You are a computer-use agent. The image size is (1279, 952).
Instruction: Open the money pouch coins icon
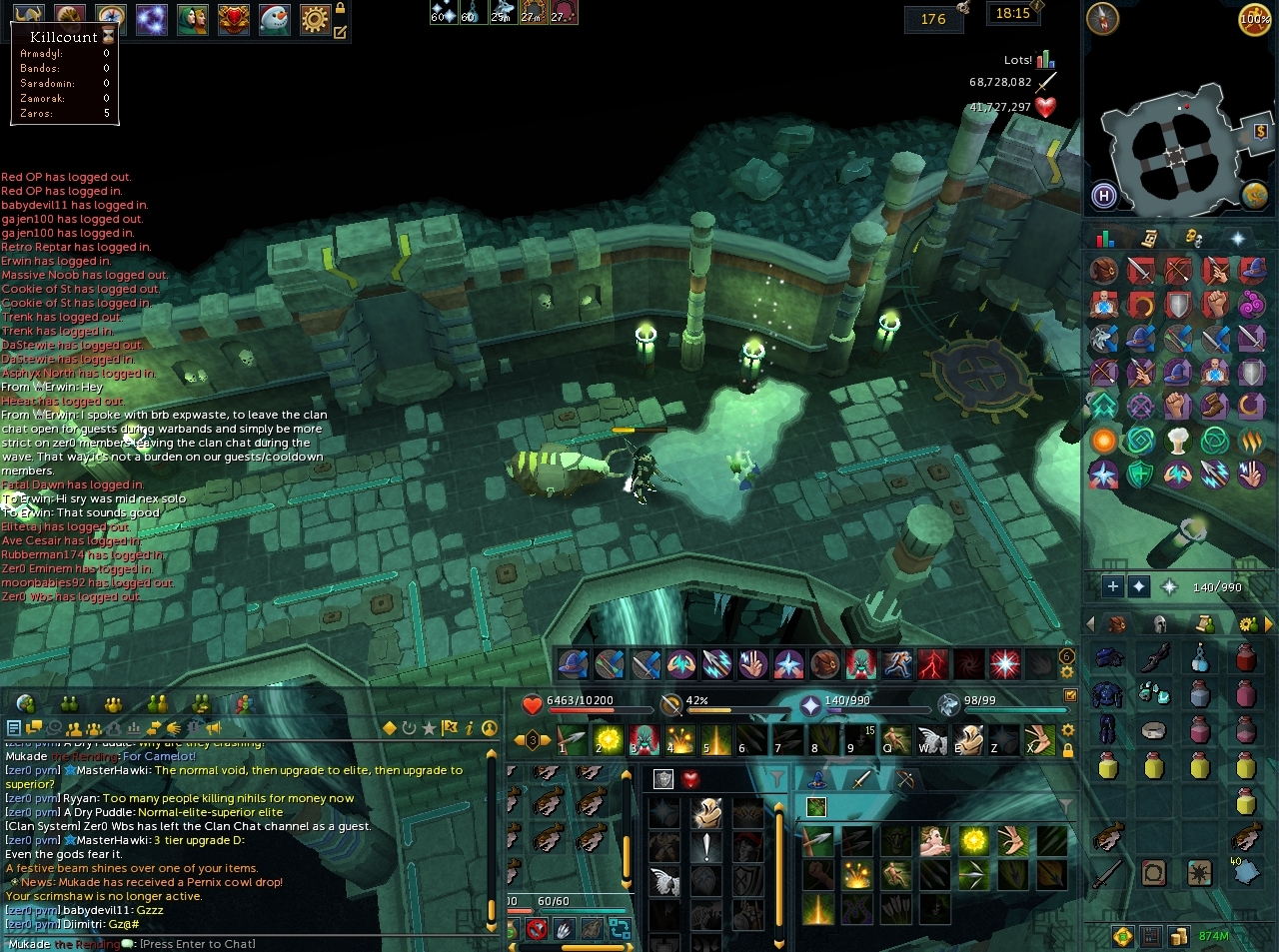[x=1179, y=936]
